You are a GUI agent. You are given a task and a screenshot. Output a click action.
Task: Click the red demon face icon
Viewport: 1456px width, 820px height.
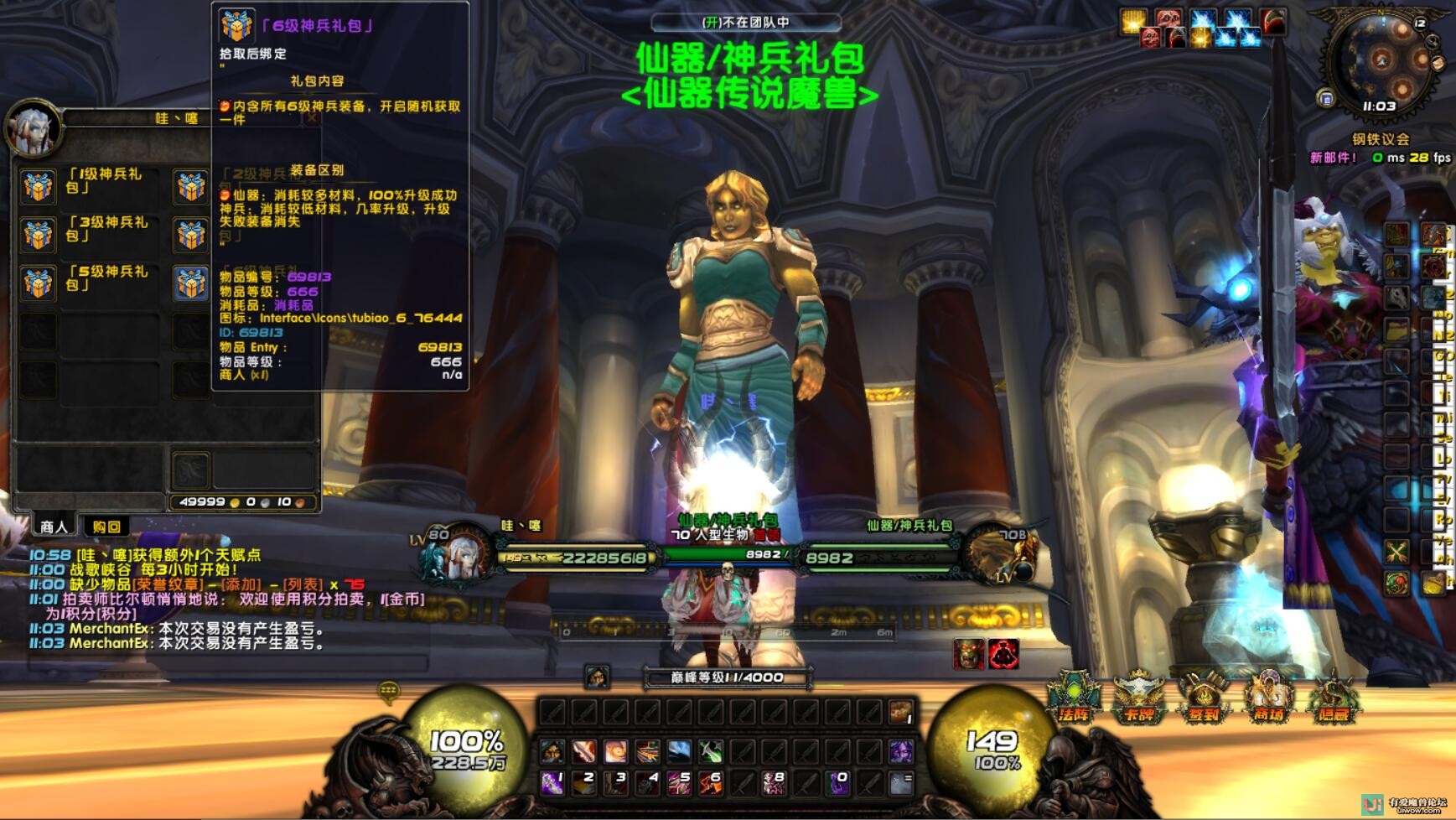click(1003, 654)
